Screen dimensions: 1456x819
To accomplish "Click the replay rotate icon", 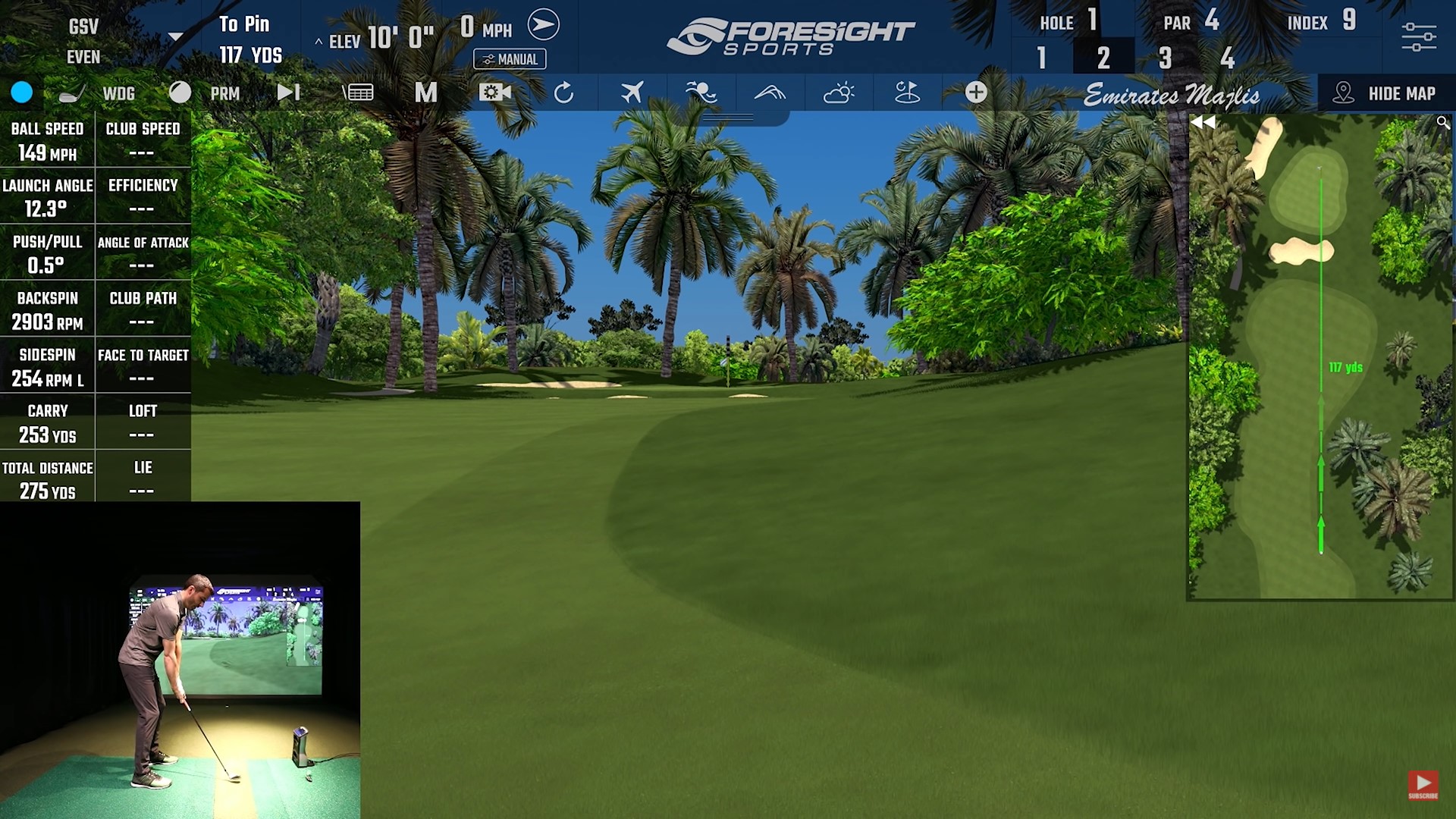I will coord(564,93).
